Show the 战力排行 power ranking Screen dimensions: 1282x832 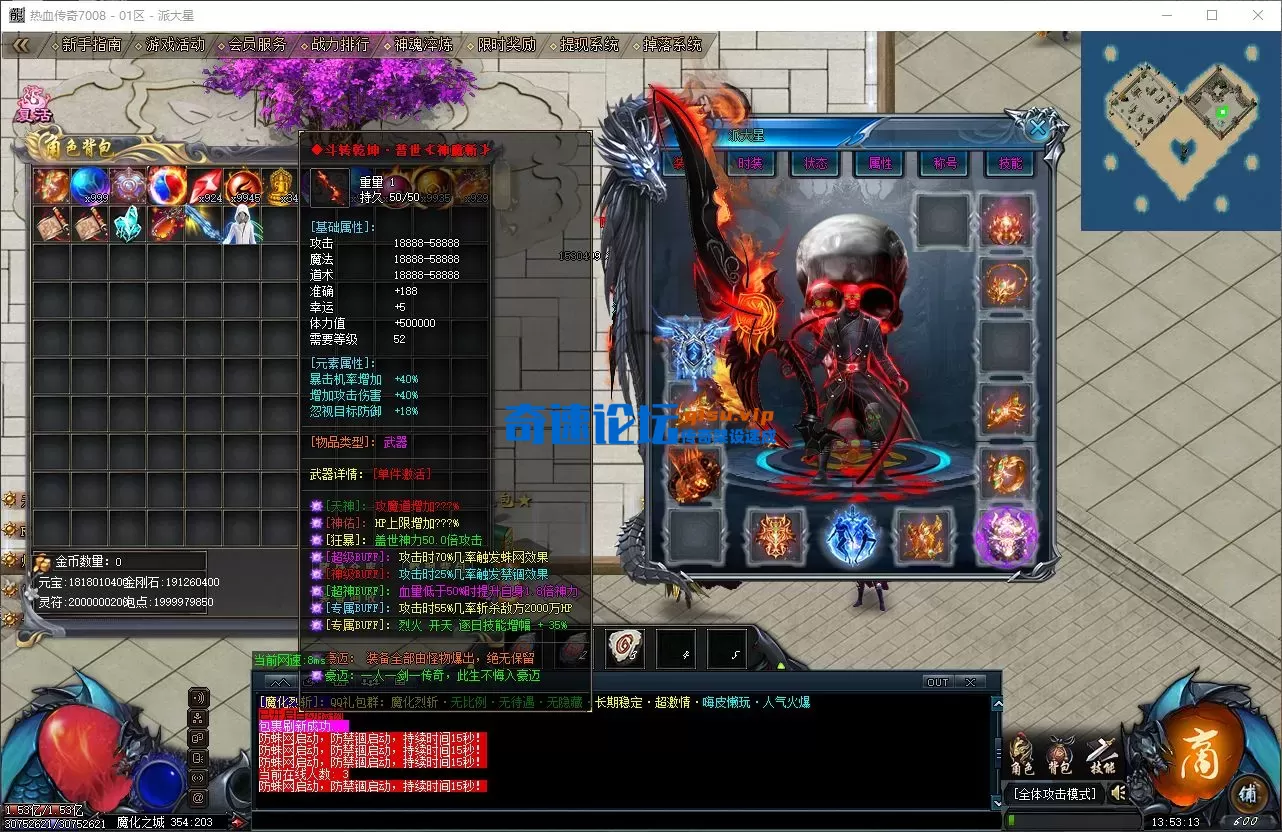click(340, 45)
